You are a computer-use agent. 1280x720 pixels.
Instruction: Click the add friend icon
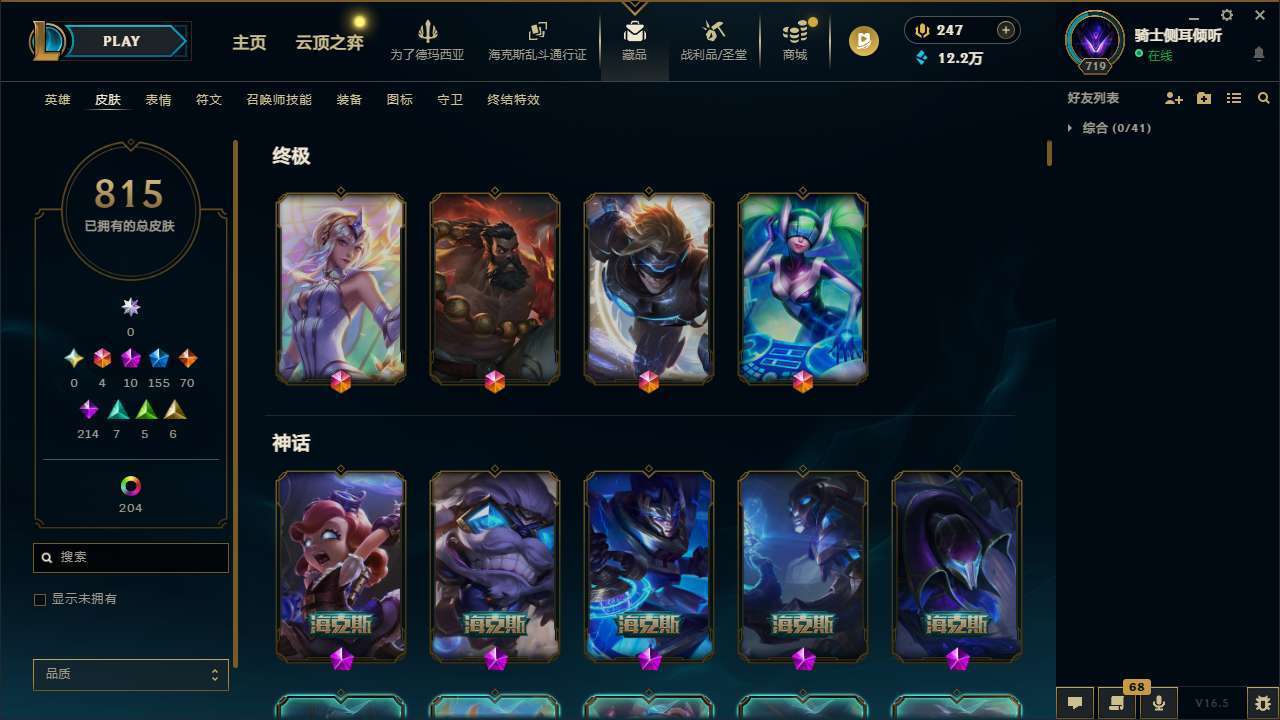click(x=1174, y=97)
